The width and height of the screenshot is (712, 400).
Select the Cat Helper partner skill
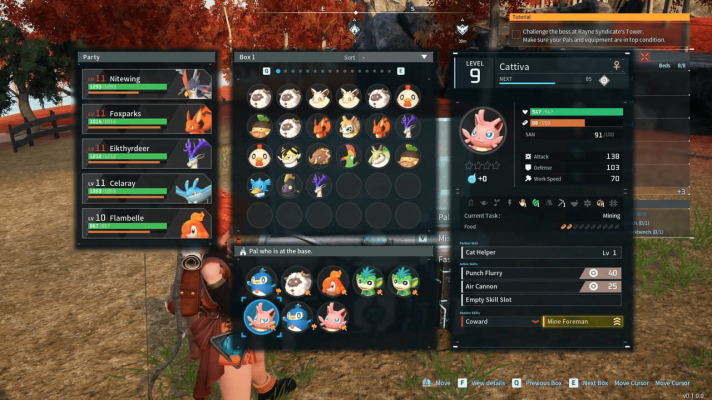point(541,253)
